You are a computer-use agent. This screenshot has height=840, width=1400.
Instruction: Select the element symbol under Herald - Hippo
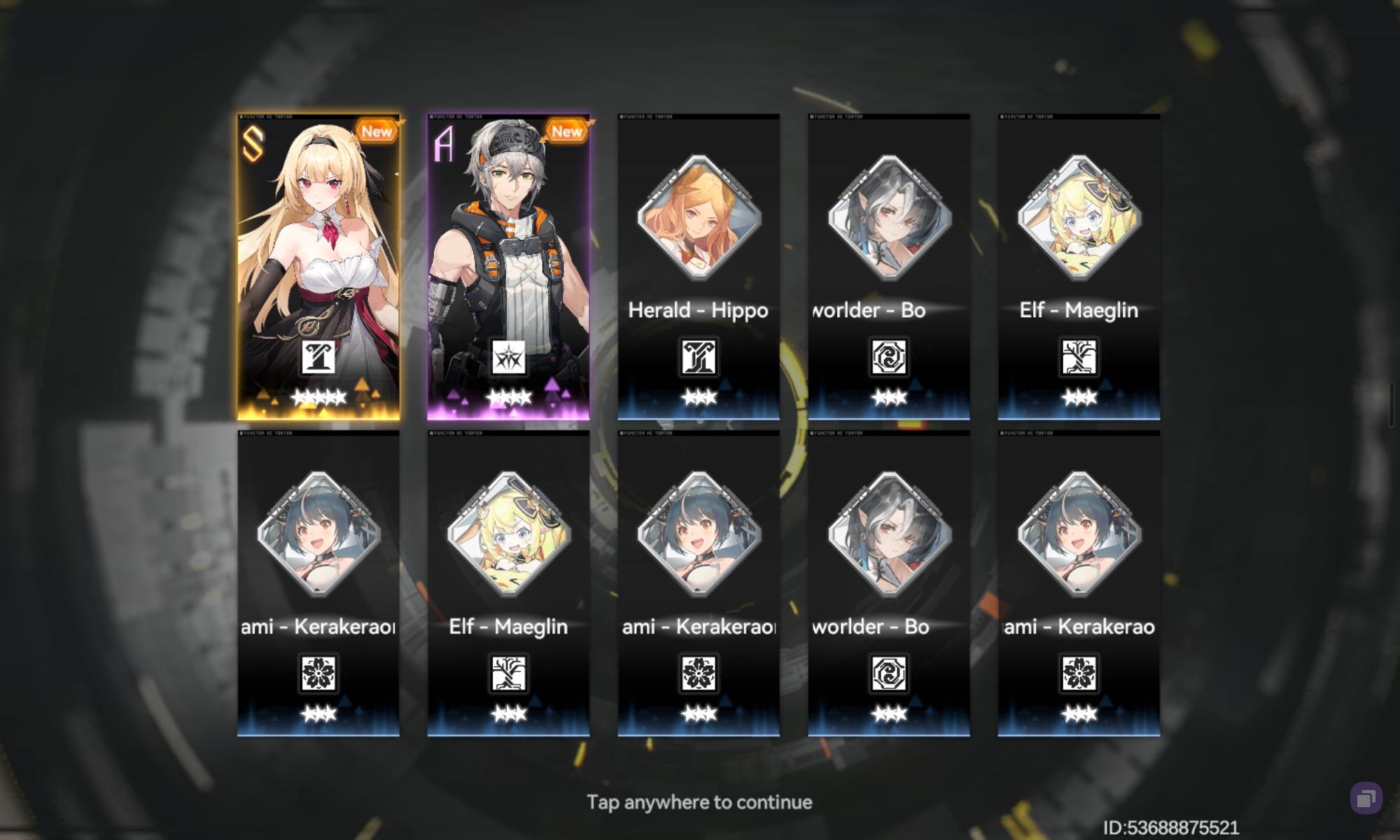point(699,357)
